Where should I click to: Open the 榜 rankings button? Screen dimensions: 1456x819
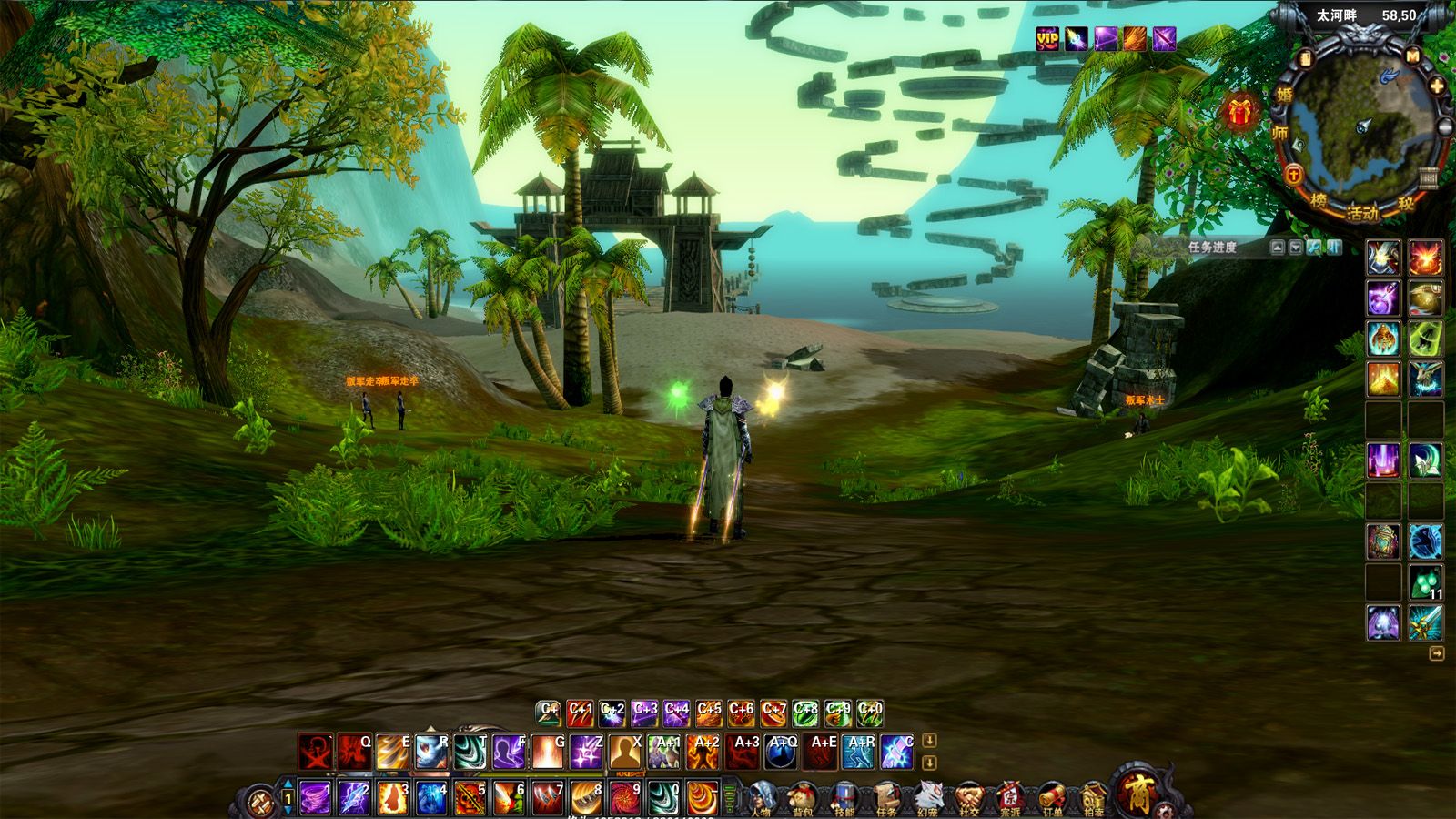(1319, 201)
